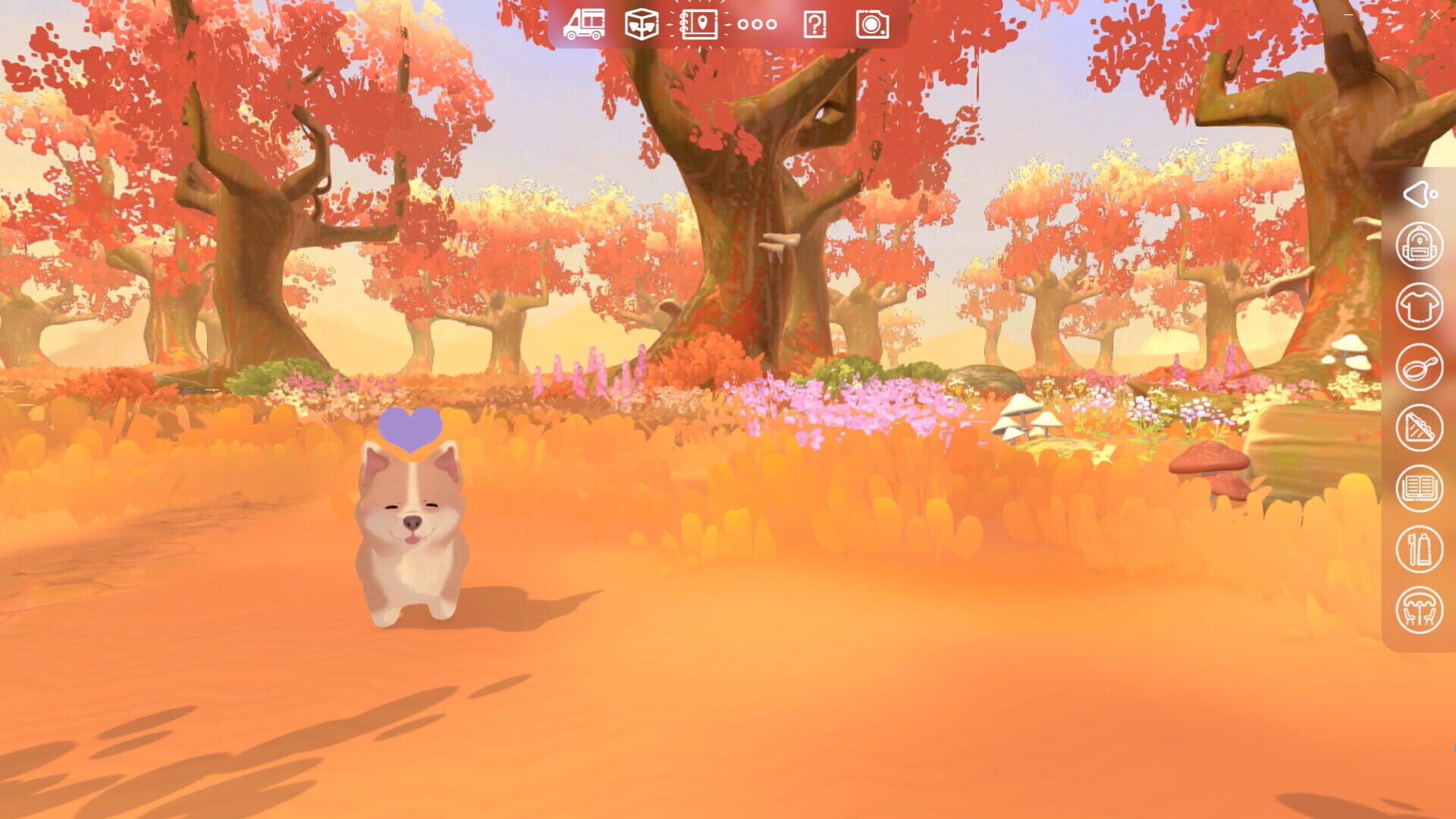This screenshot has width=1456, height=819.
Task: Open the help guide
Action: coord(813,24)
